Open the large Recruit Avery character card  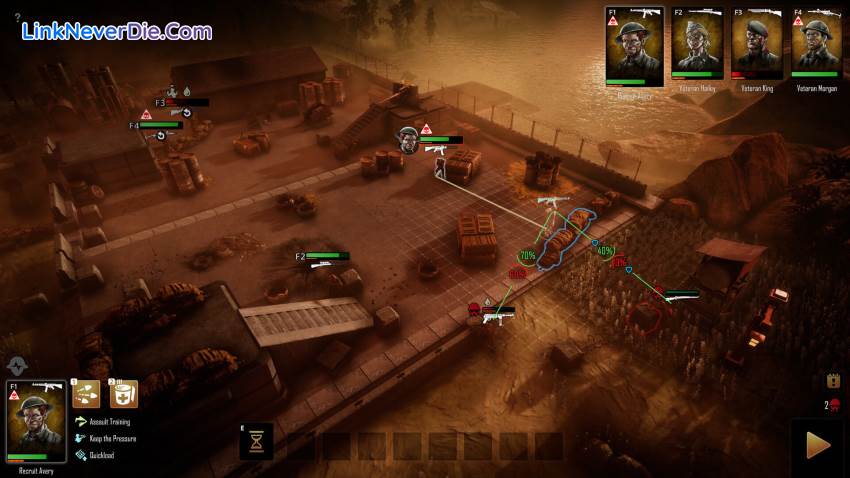pos(36,420)
